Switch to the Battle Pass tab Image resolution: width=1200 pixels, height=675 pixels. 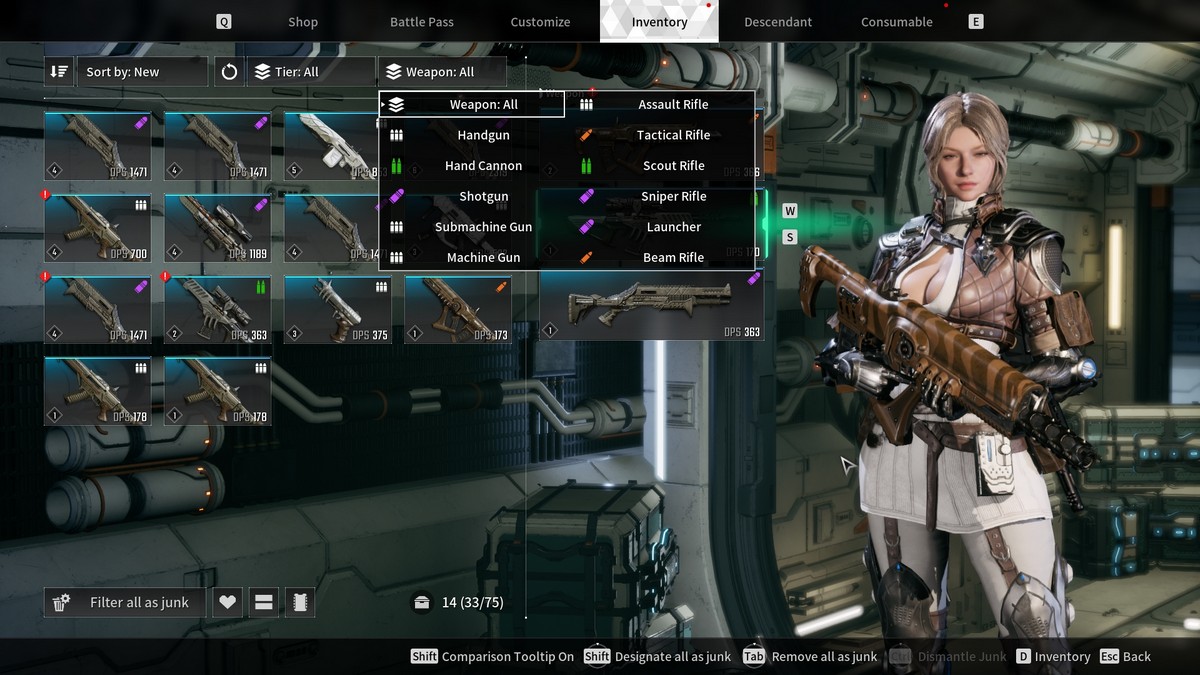click(421, 22)
